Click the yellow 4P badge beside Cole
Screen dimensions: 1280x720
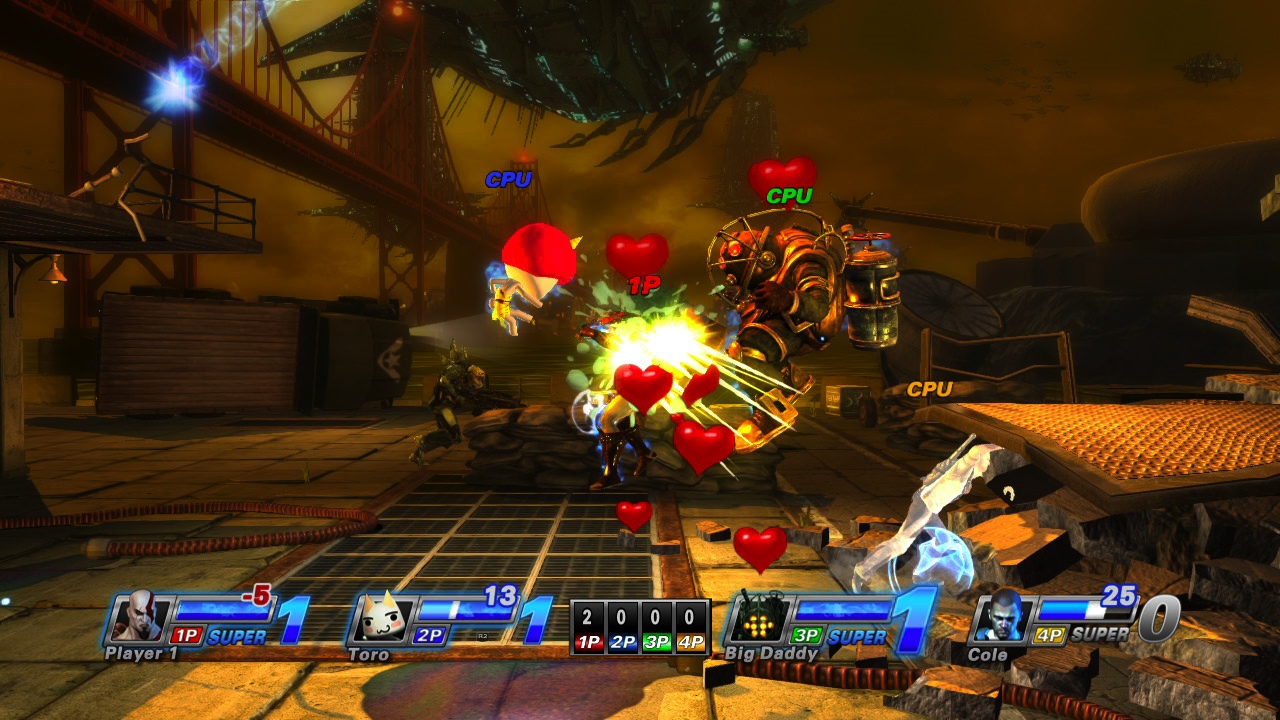click(x=1052, y=632)
